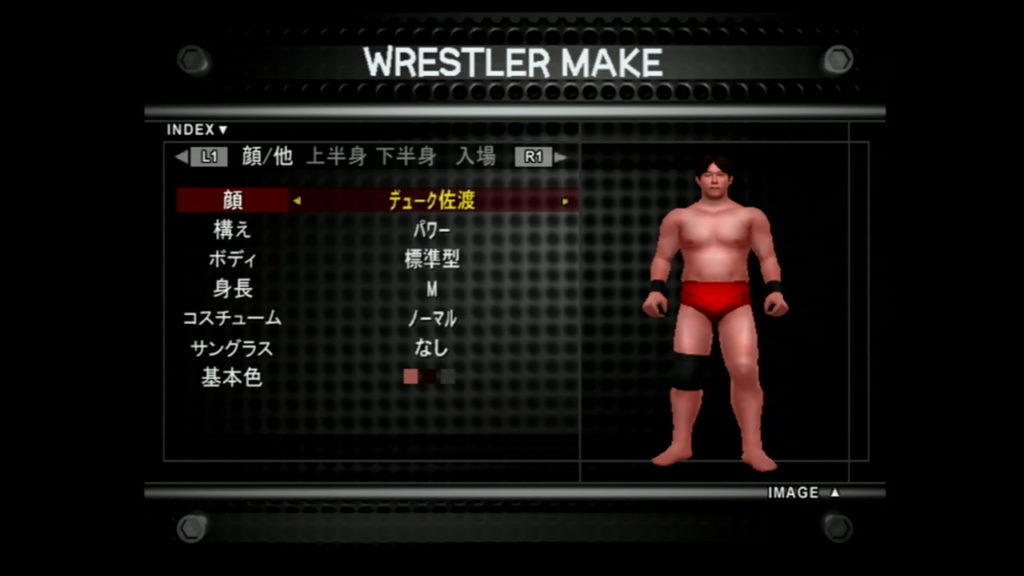Viewport: 1024px width, 576px height.
Task: Click the 標準型 body value
Action: pos(432,259)
